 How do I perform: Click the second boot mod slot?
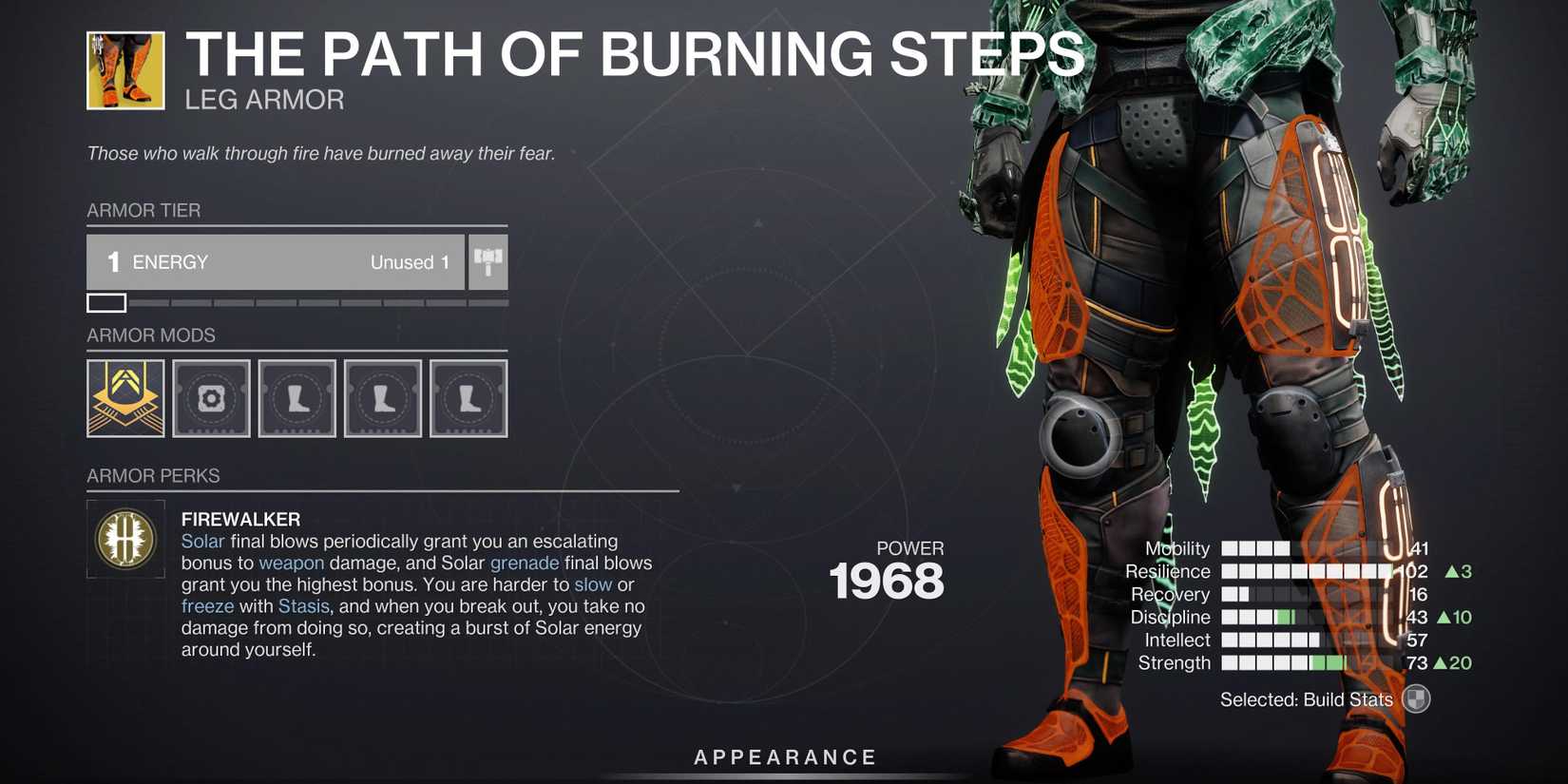(382, 398)
